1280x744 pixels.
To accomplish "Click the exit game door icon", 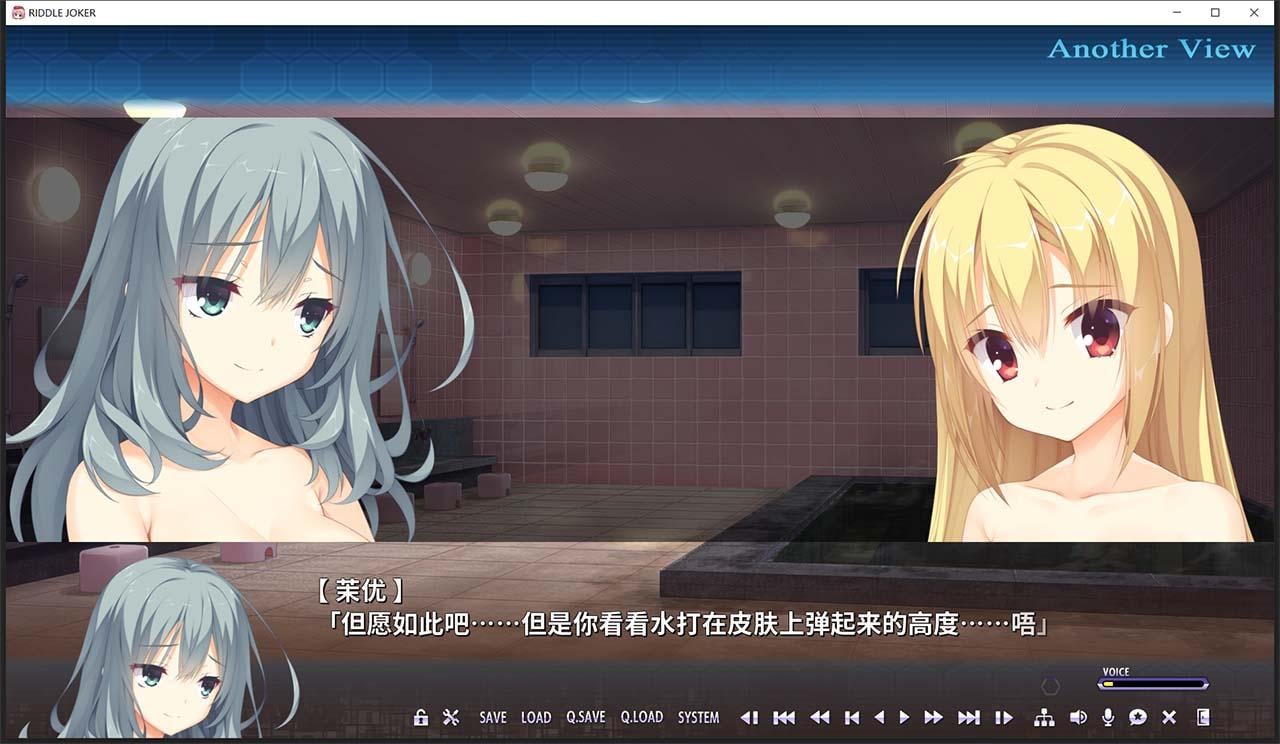I will (x=1203, y=717).
